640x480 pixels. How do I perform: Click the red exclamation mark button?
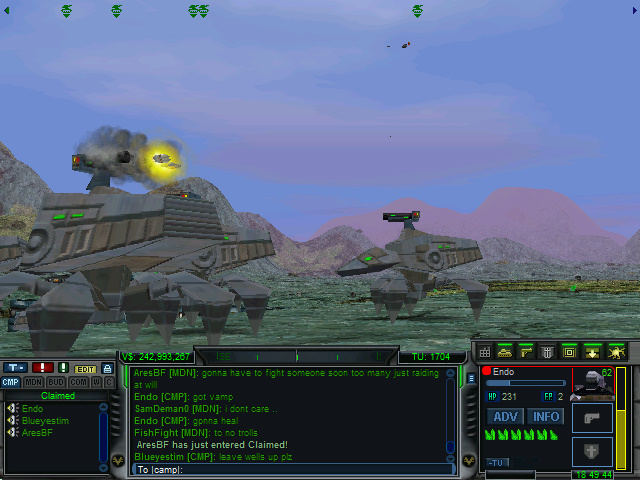coord(43,368)
